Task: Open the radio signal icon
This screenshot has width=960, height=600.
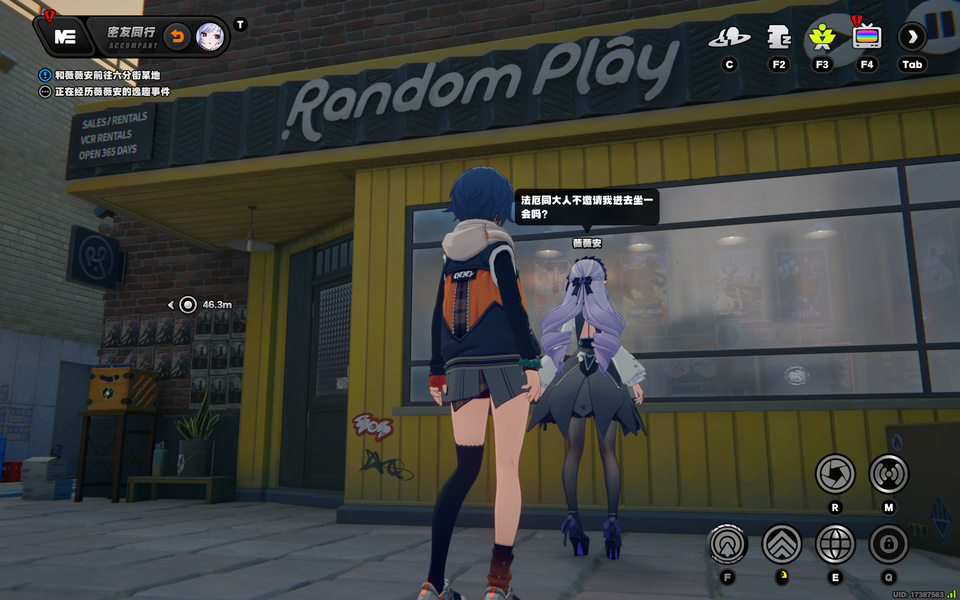Action: pyautogui.click(x=888, y=474)
